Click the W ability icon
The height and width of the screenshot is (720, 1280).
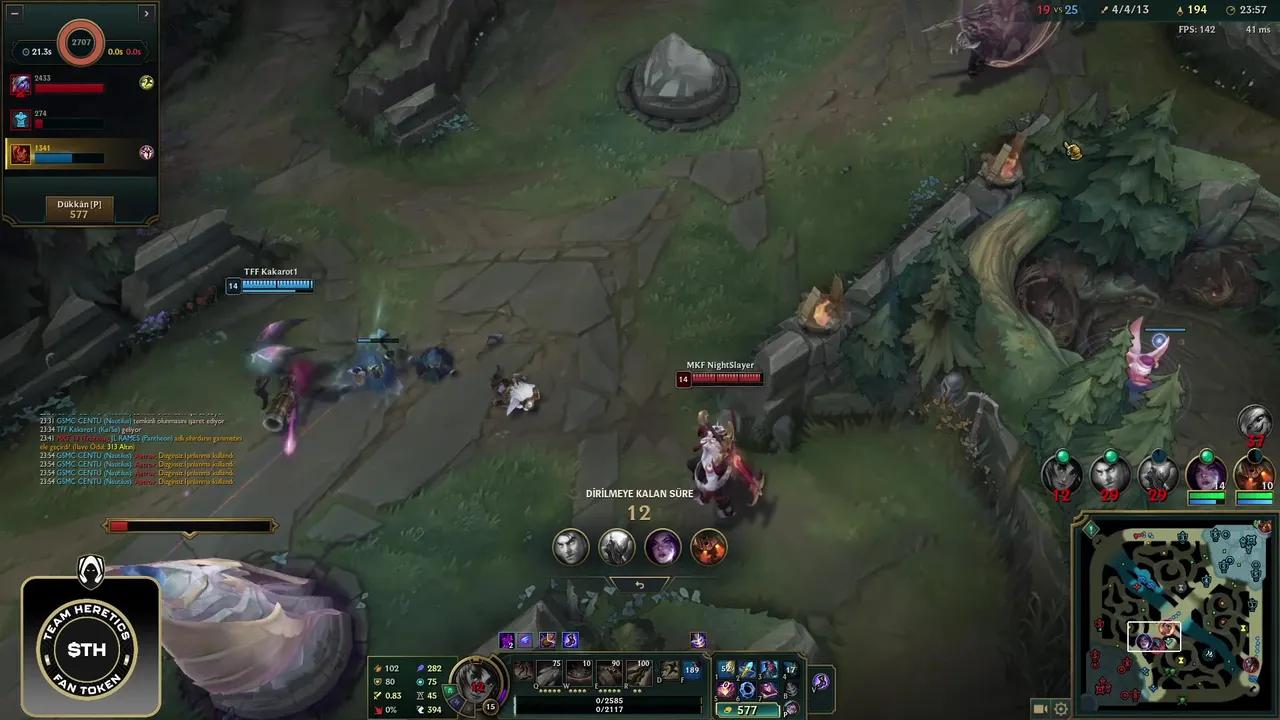pyautogui.click(x=578, y=672)
